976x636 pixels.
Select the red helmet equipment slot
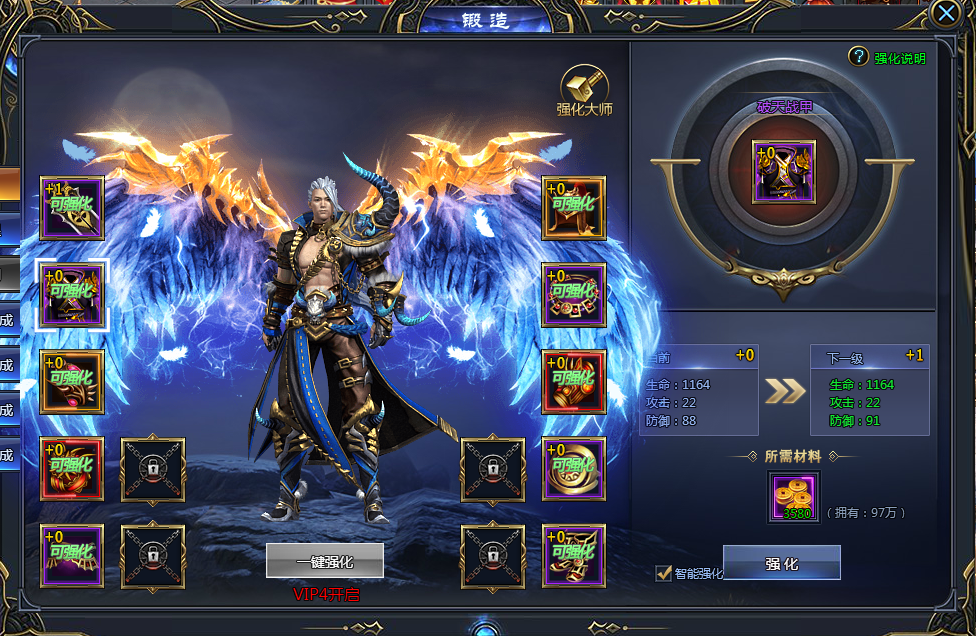click(71, 382)
